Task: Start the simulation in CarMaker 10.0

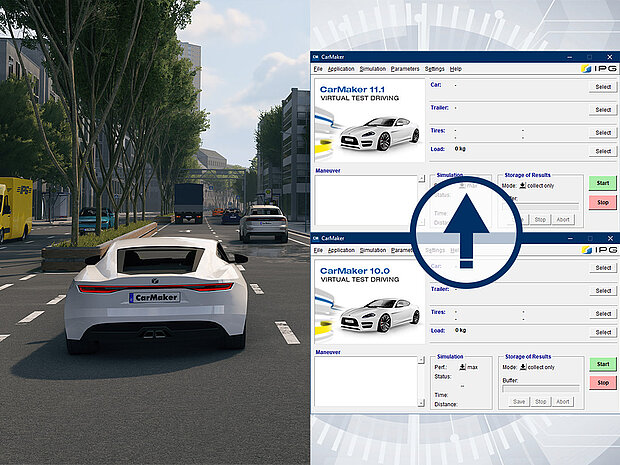Action: pos(603,364)
